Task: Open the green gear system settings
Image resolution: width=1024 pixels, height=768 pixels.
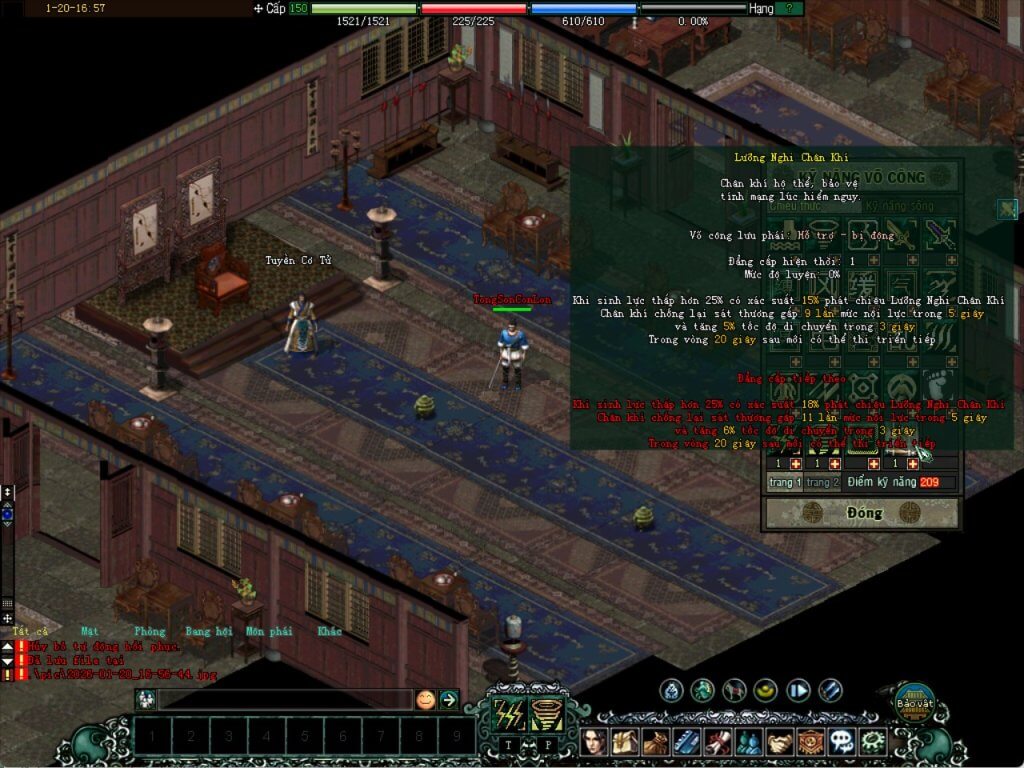Action: pyautogui.click(x=874, y=743)
